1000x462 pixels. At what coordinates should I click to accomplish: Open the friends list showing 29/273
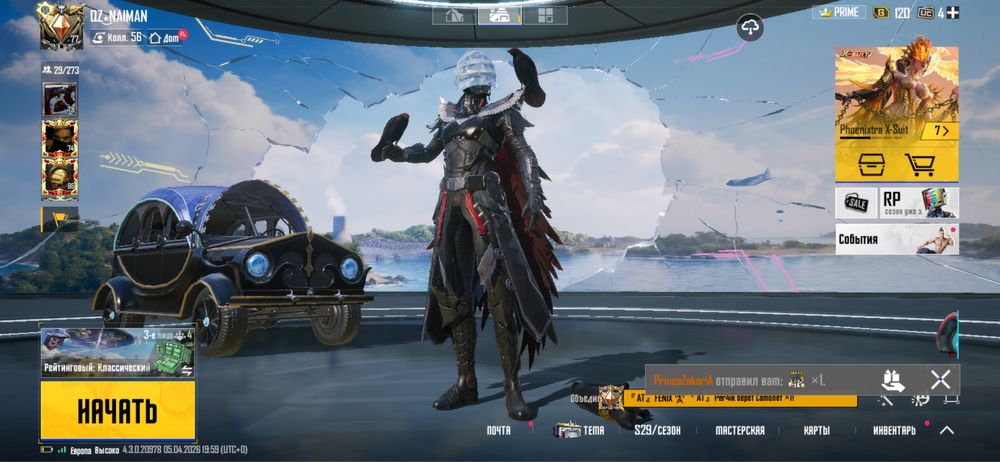coord(60,71)
